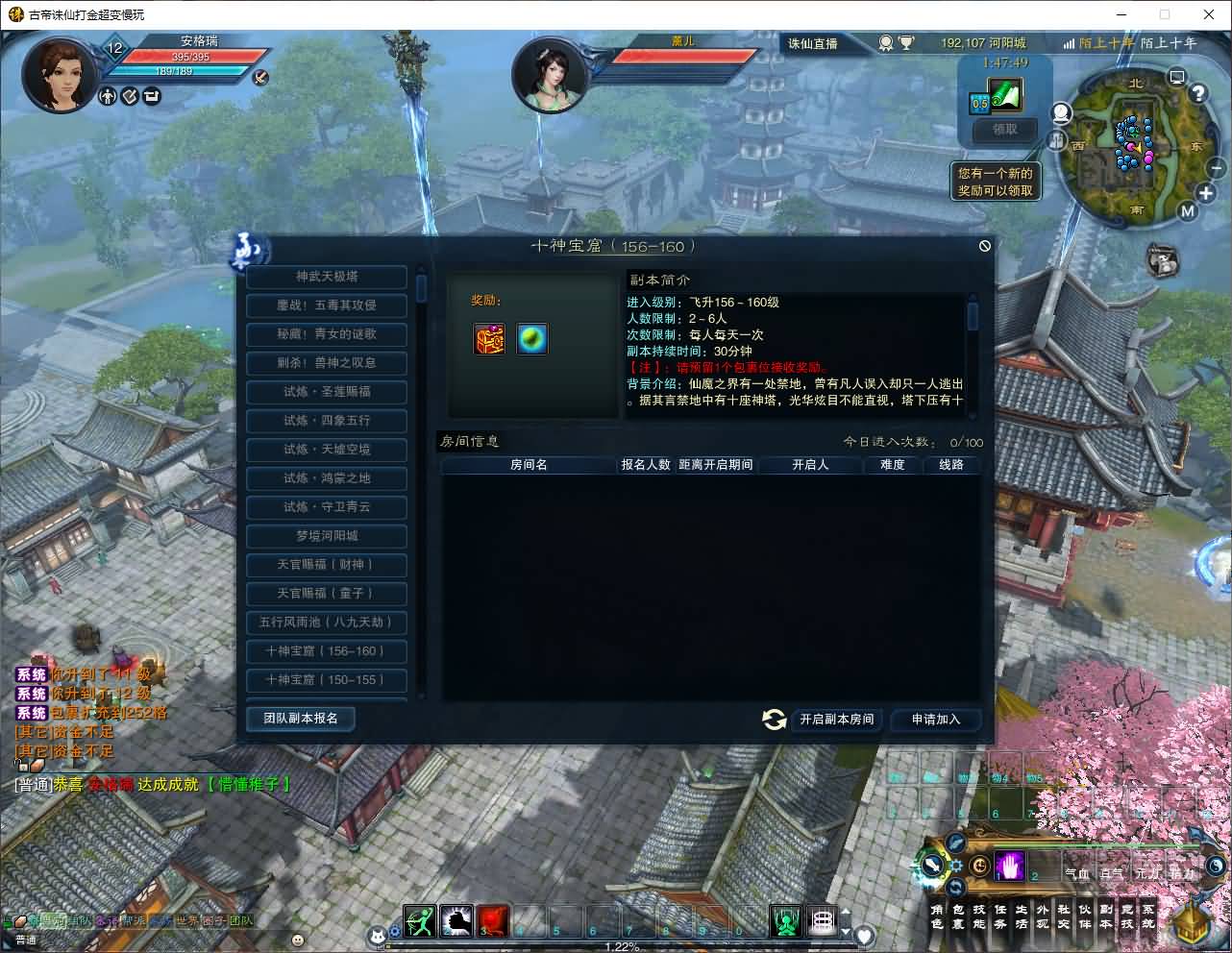Screen dimensions: 1232x953
Task: Click the help question-mark icon beside the minimap
Action: (1199, 92)
